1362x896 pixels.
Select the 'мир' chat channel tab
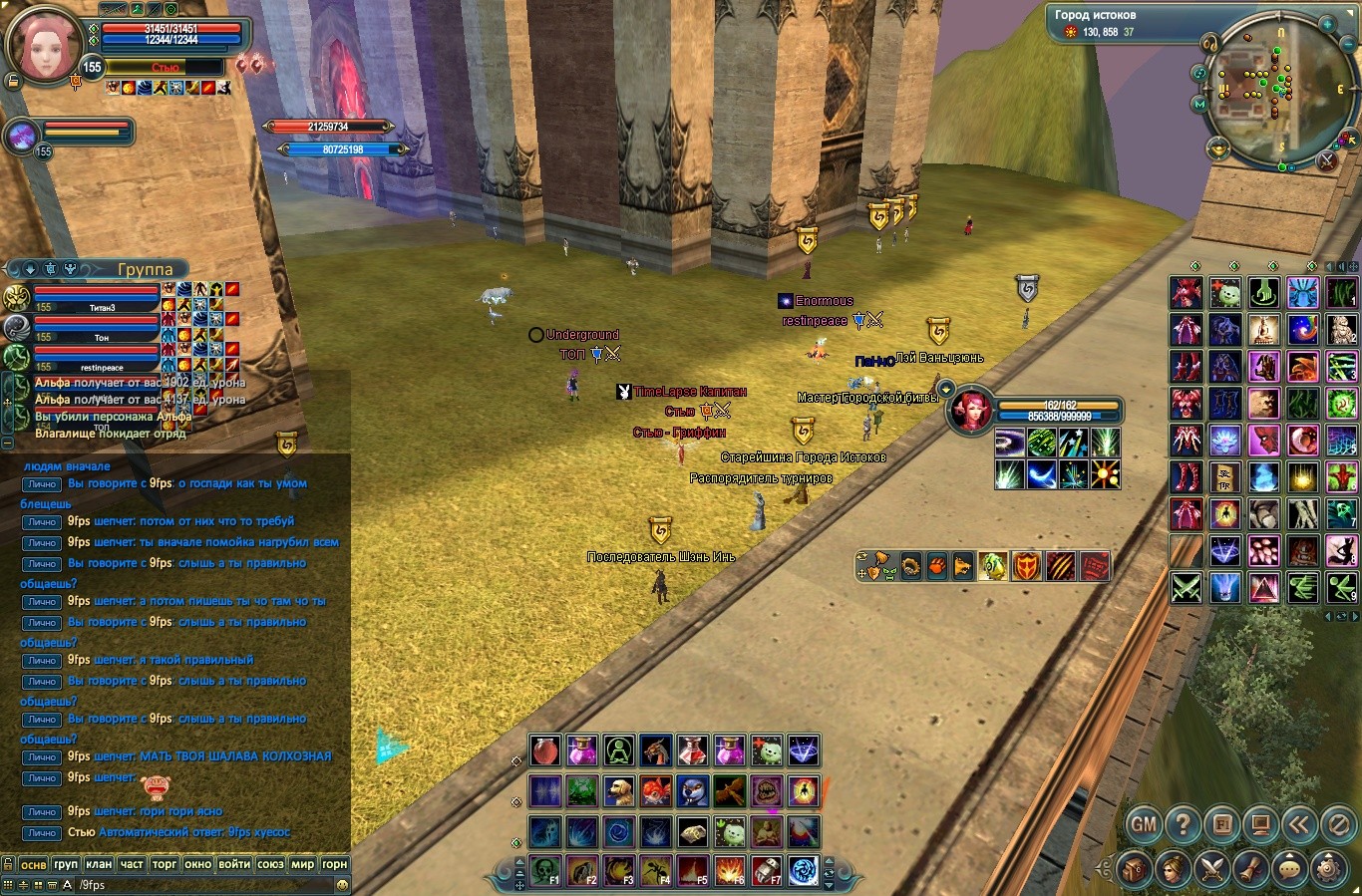pyautogui.click(x=302, y=864)
